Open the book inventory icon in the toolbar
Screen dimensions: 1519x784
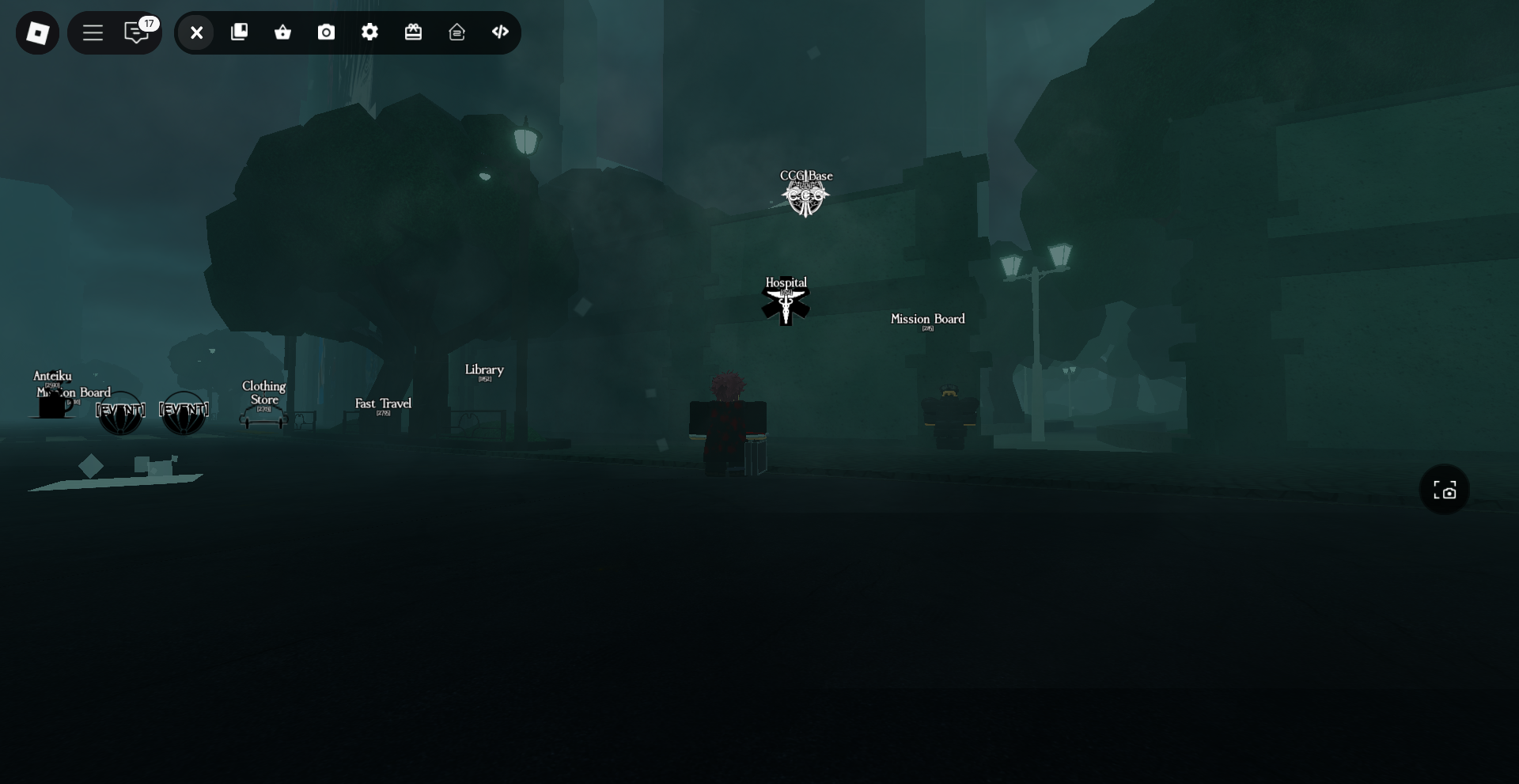click(239, 32)
